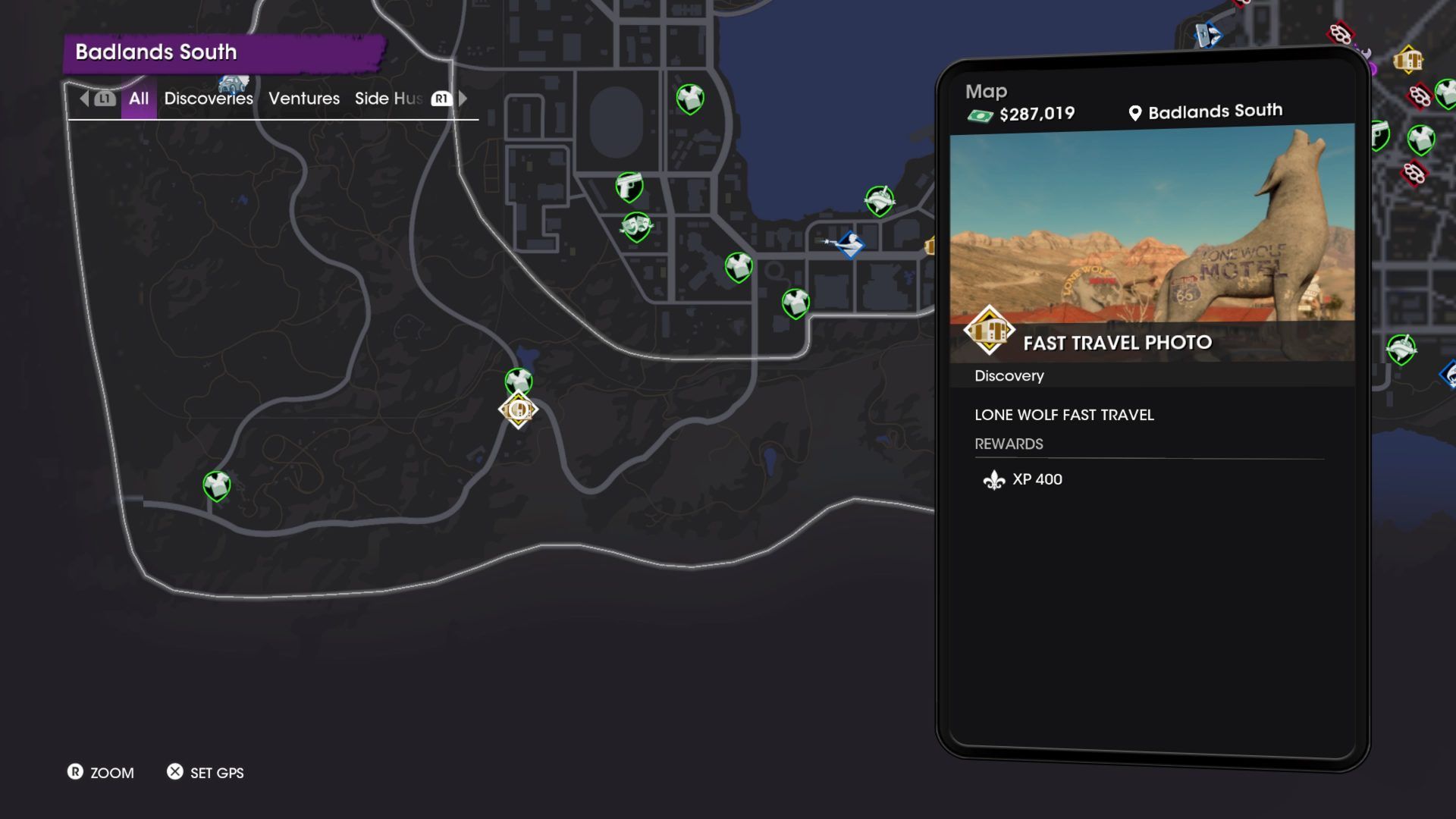
Task: Select the green food vendor icon by the shore
Action: point(879,199)
